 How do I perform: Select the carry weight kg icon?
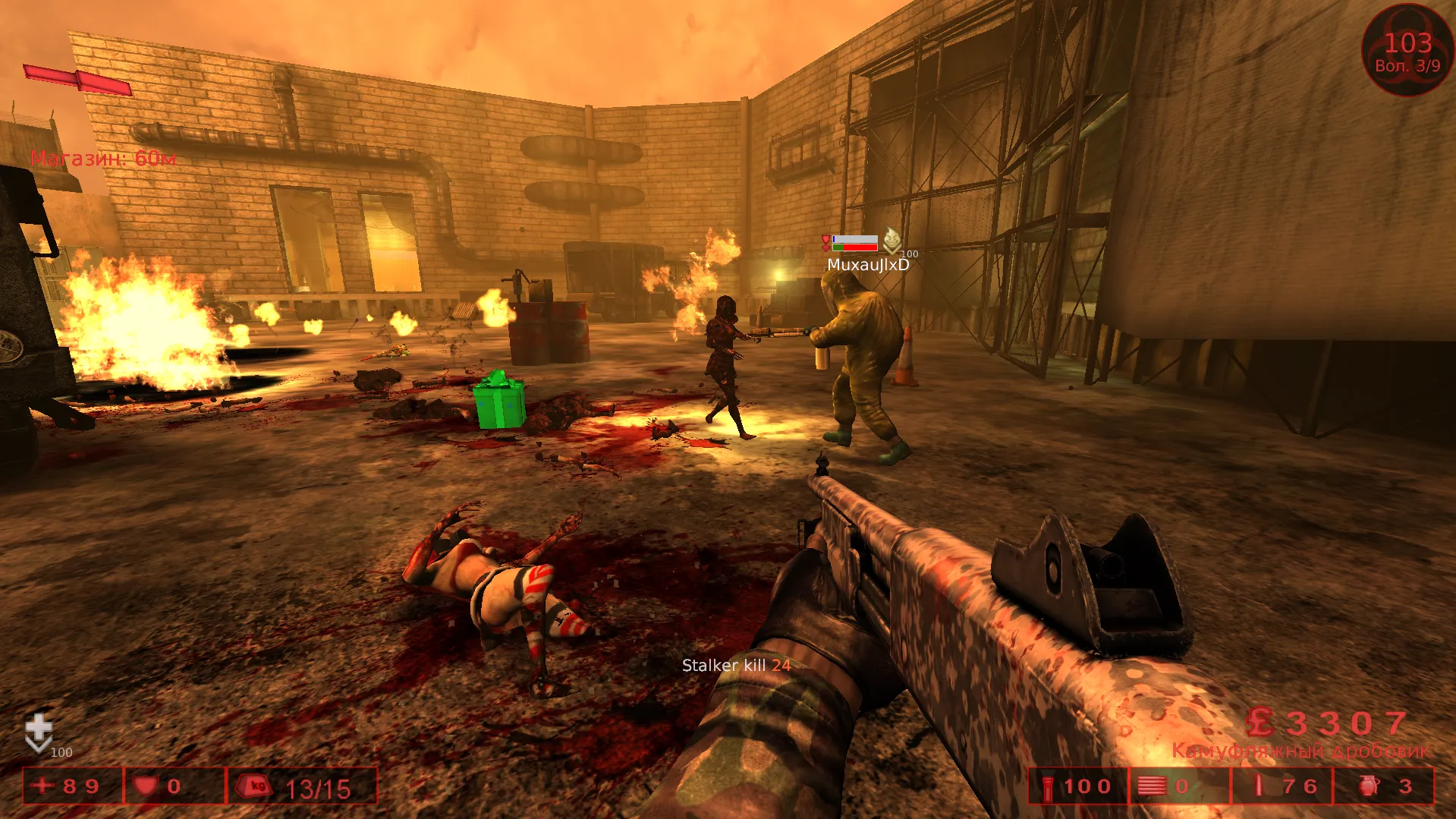pos(254,786)
